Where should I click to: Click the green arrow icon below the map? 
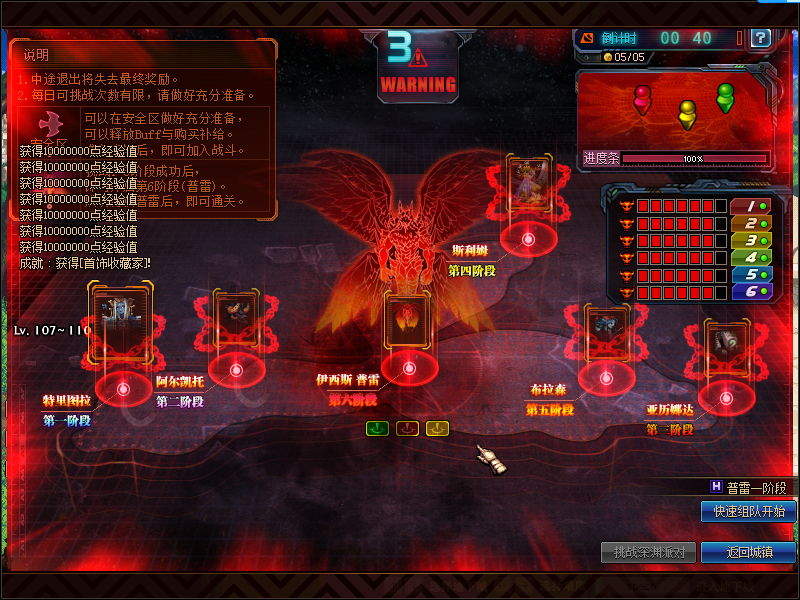(376, 428)
